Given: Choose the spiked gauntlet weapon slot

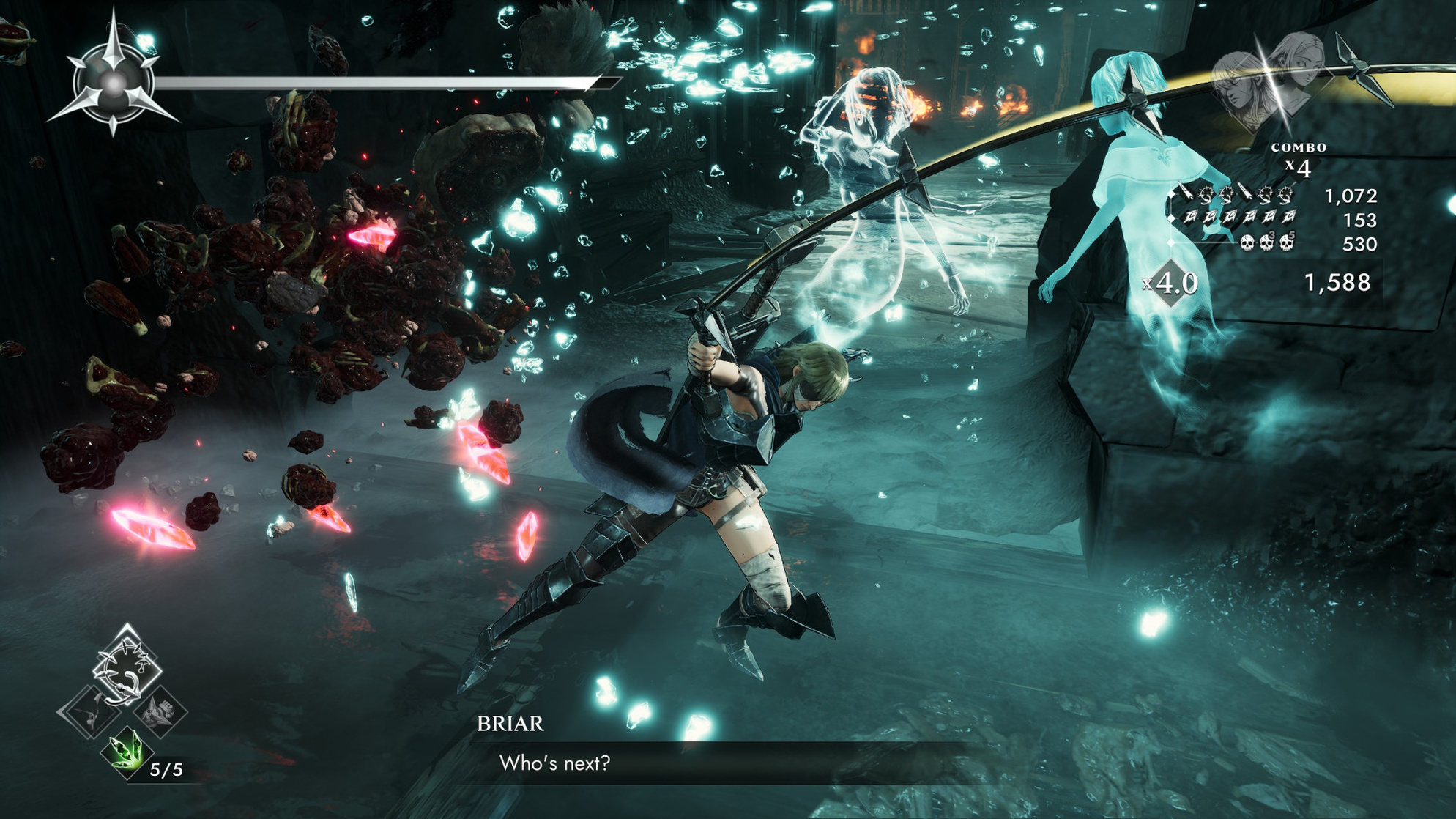Looking at the screenshot, I should [161, 711].
